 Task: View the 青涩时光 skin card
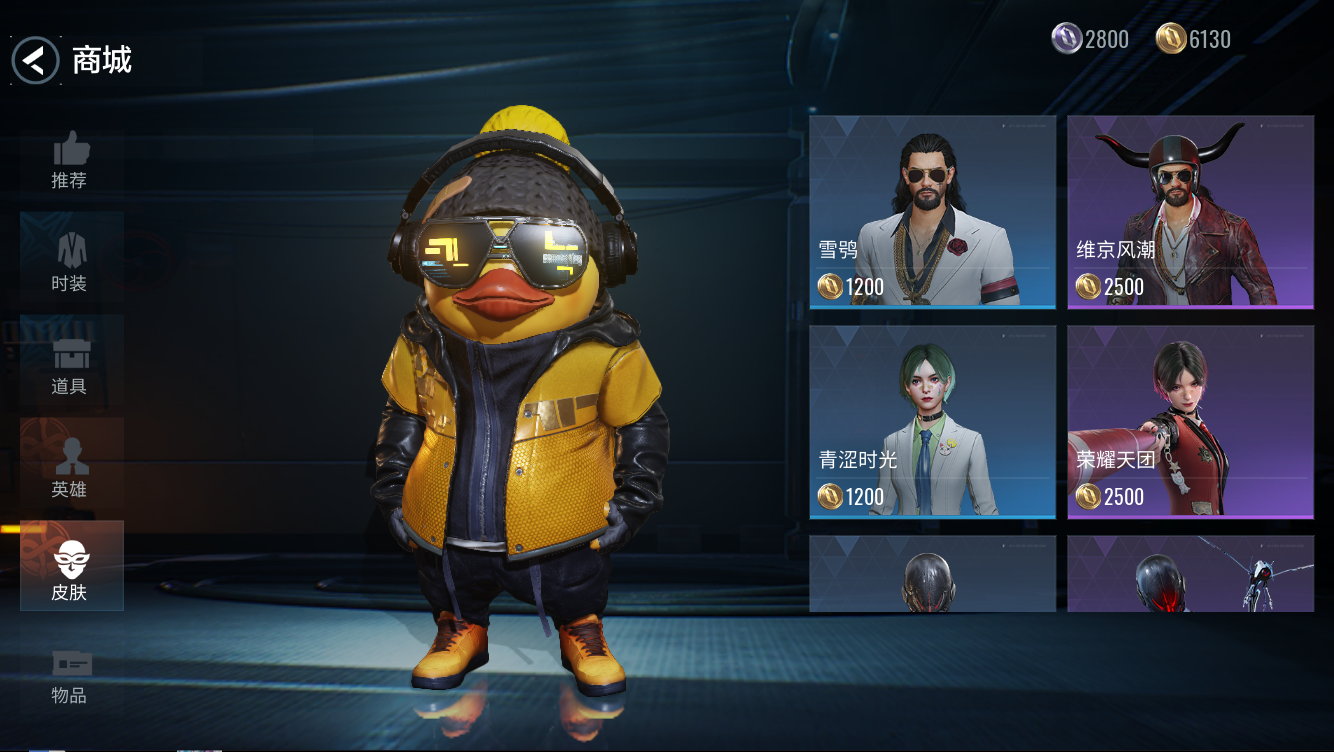[932, 422]
